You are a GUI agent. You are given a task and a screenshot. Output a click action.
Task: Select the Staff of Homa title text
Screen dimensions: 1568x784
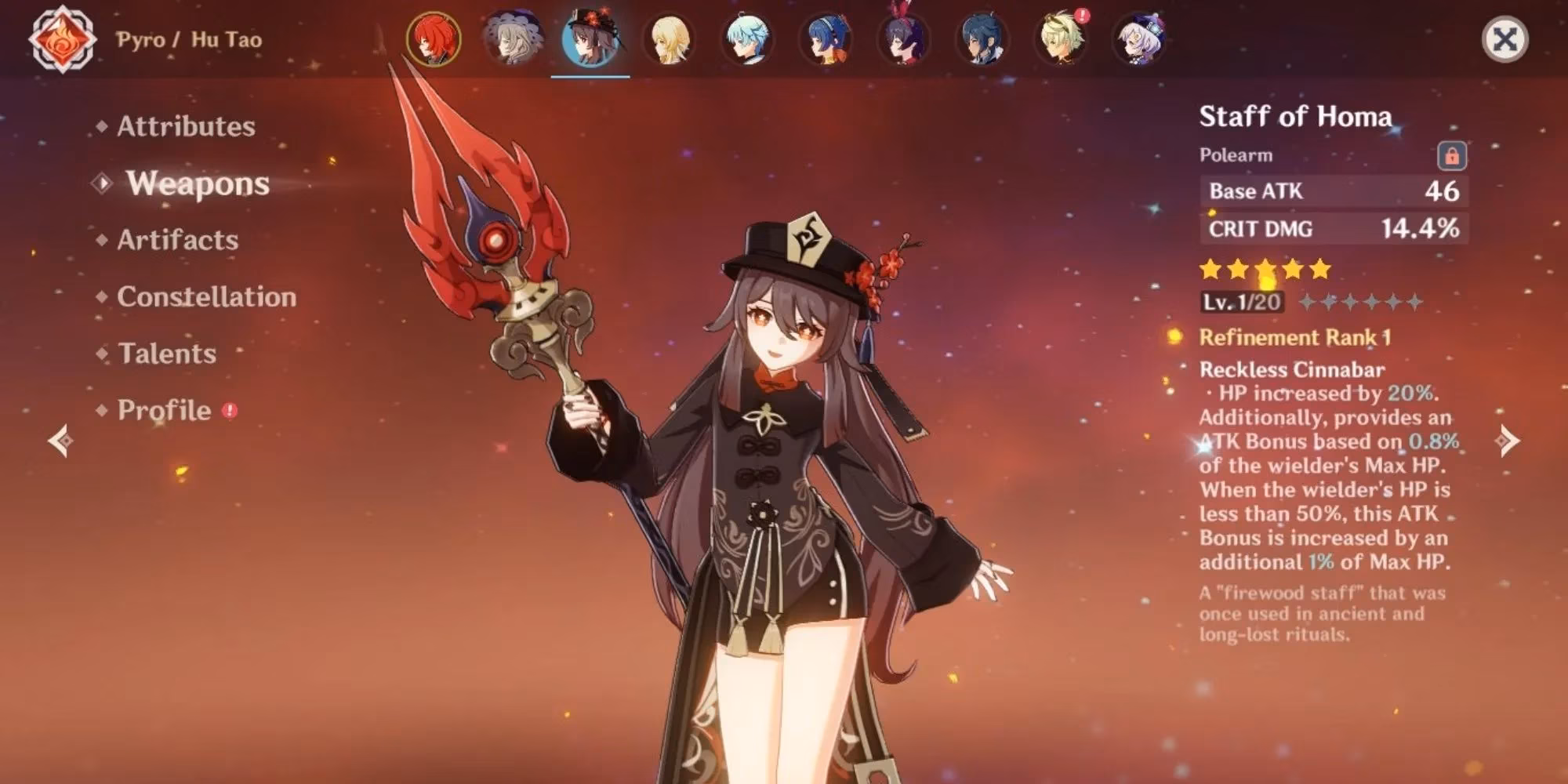coord(1296,118)
